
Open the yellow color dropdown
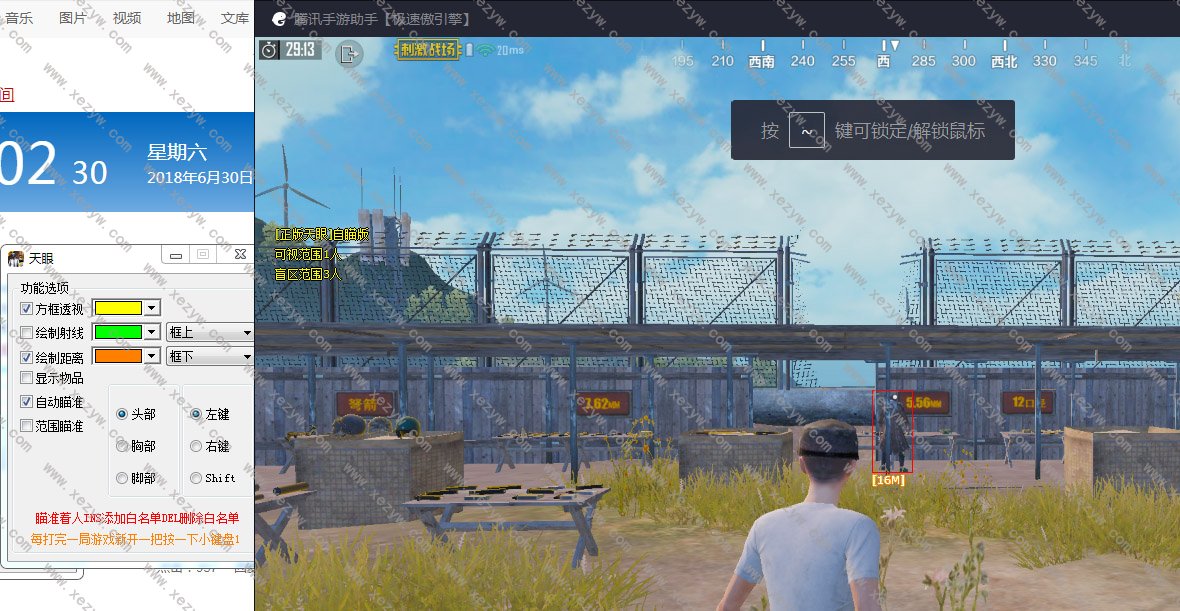pyautogui.click(x=152, y=308)
